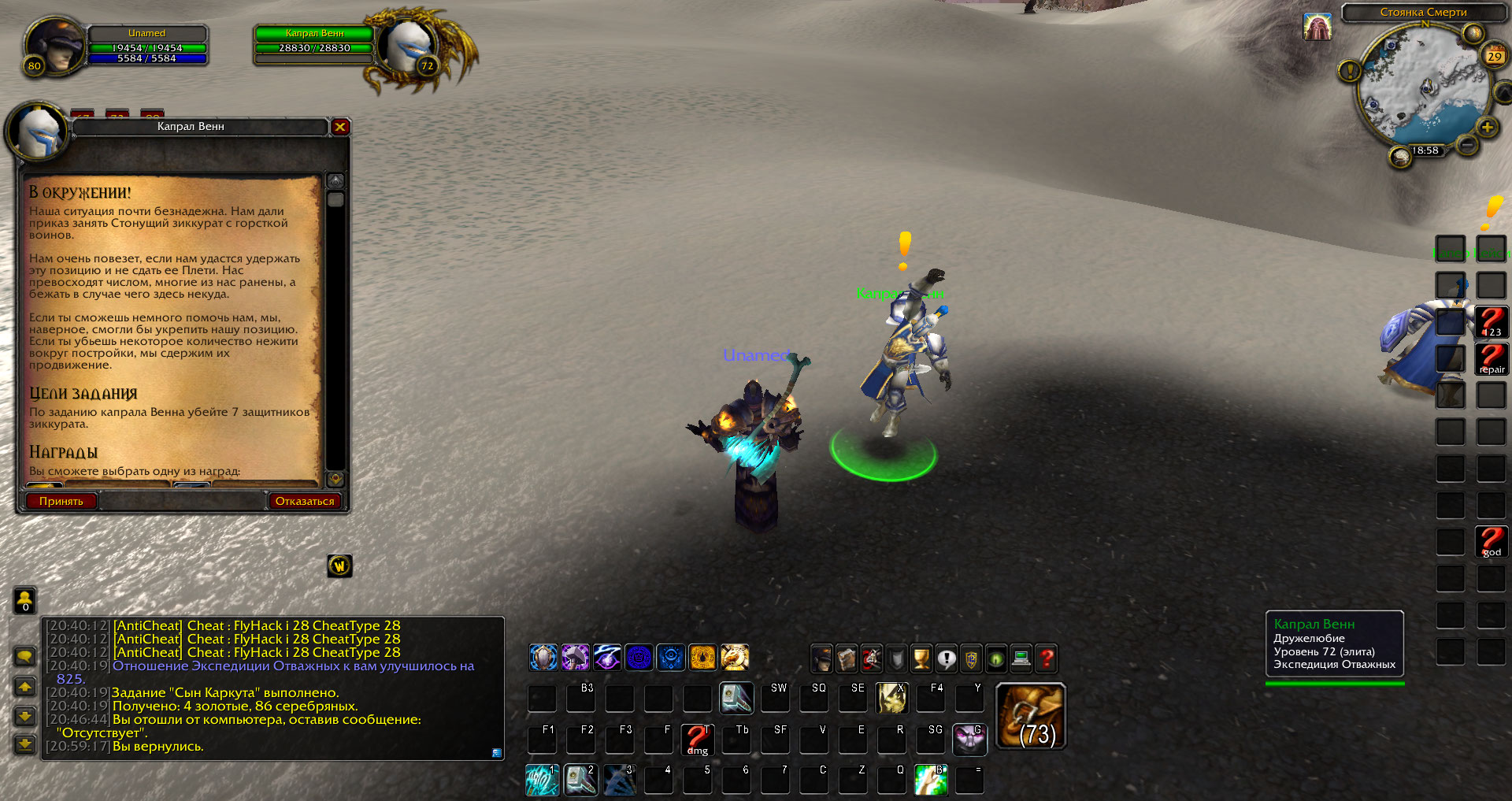Open the quest log exclamation bubble button
The height and width of the screenshot is (801, 1512).
[x=947, y=658]
